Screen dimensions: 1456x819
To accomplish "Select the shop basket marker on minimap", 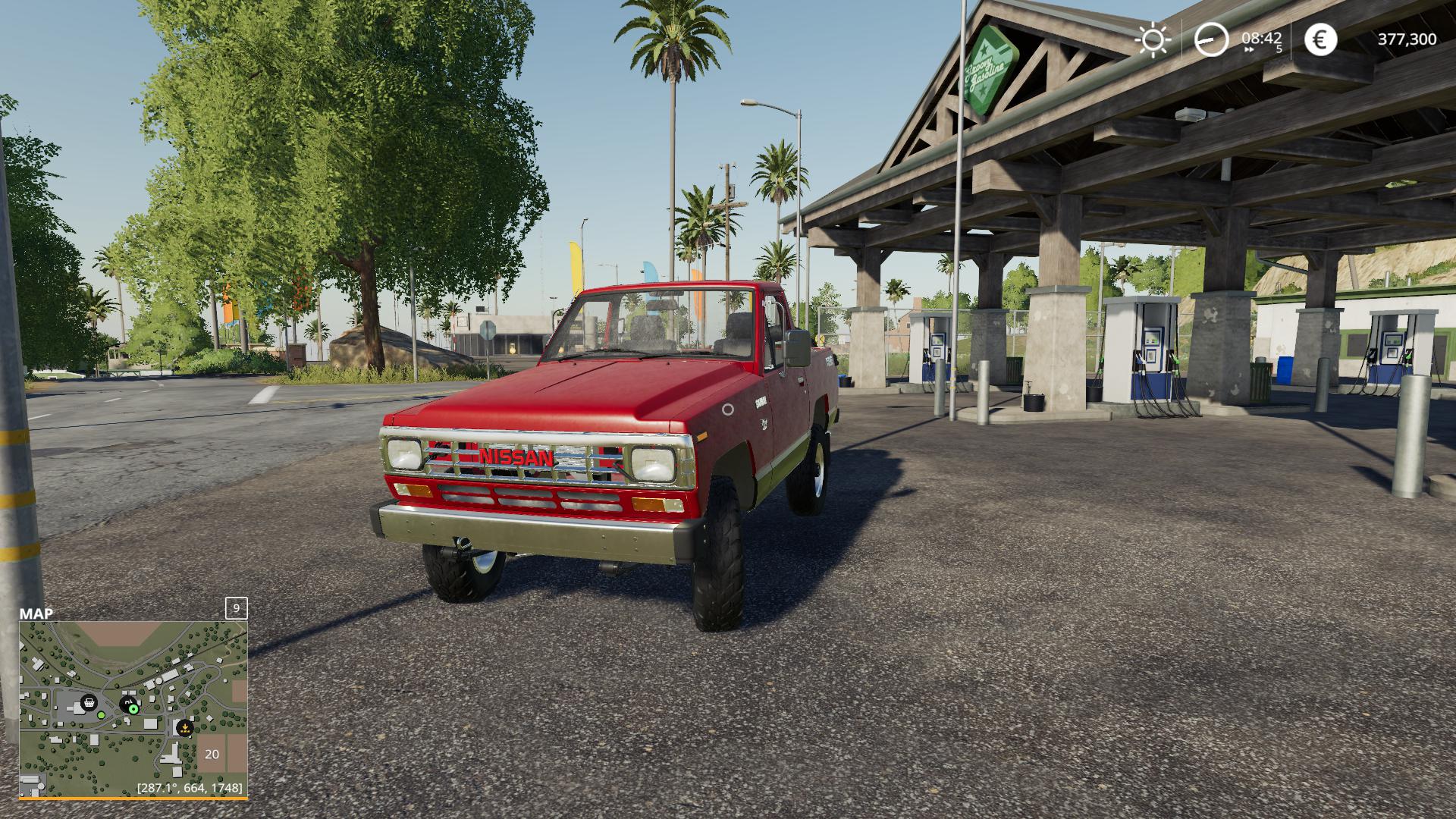I will (x=89, y=702).
